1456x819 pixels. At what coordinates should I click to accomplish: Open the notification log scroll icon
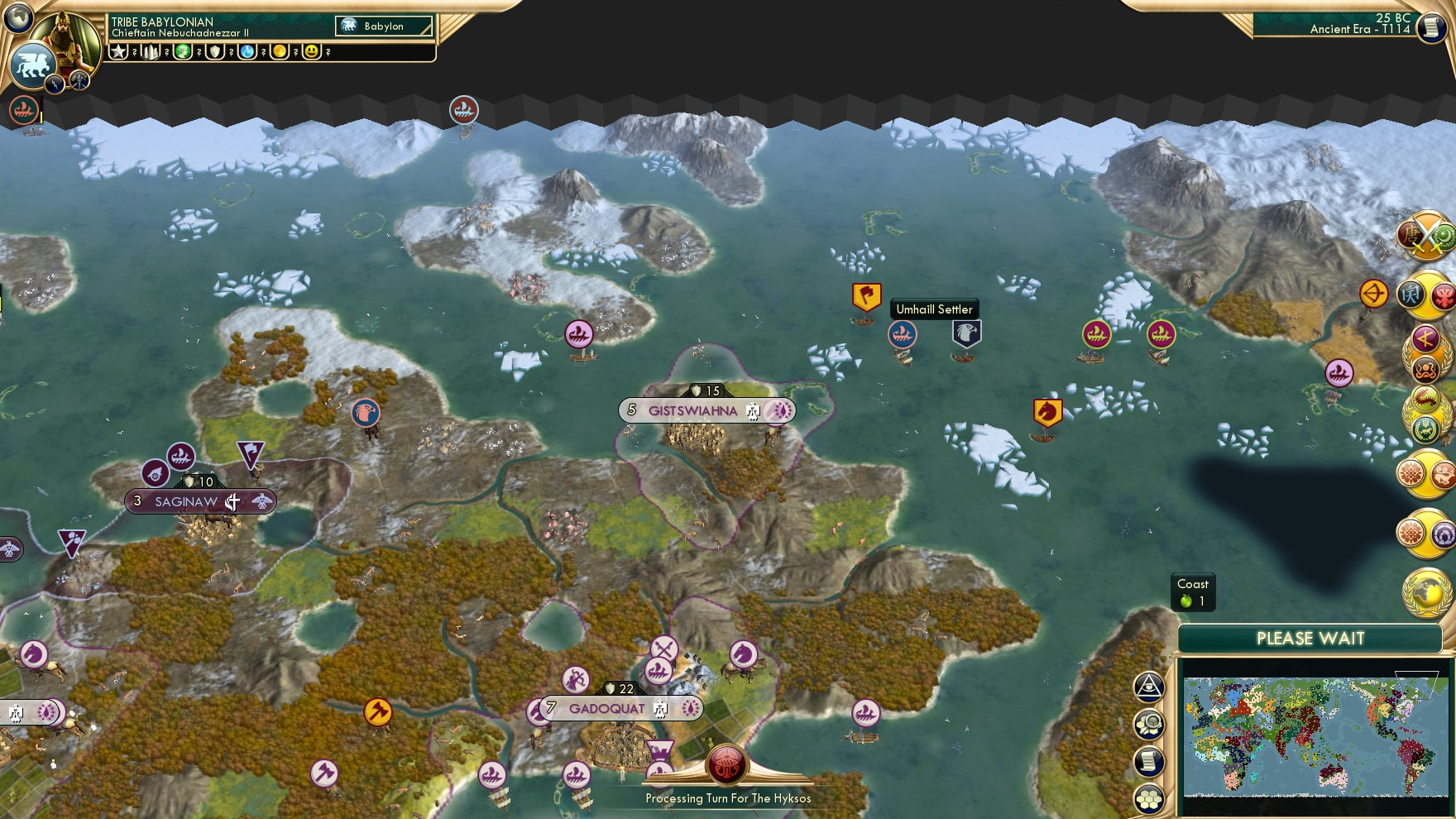[1149, 763]
